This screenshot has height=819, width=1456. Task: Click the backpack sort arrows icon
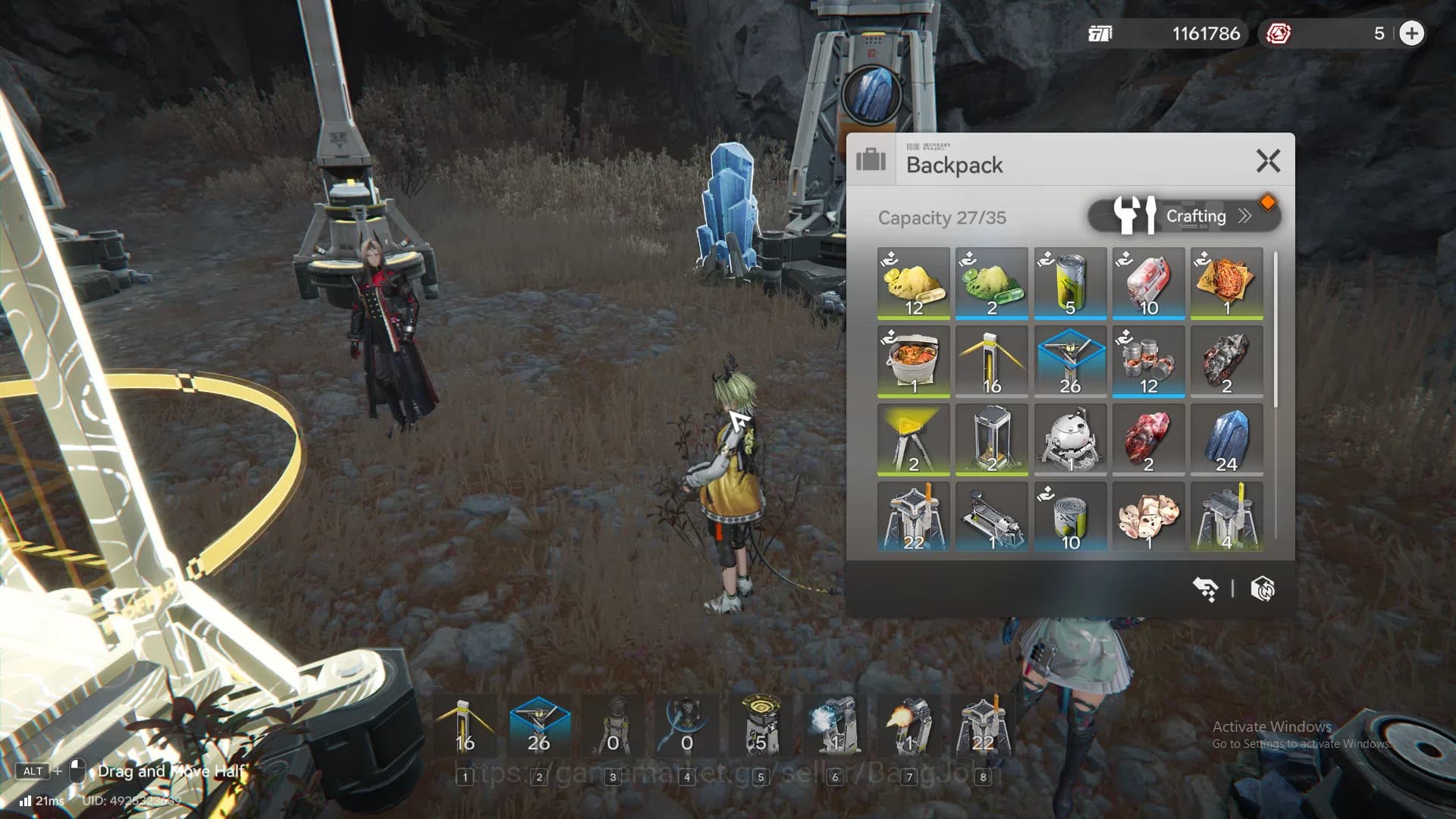point(1205,588)
